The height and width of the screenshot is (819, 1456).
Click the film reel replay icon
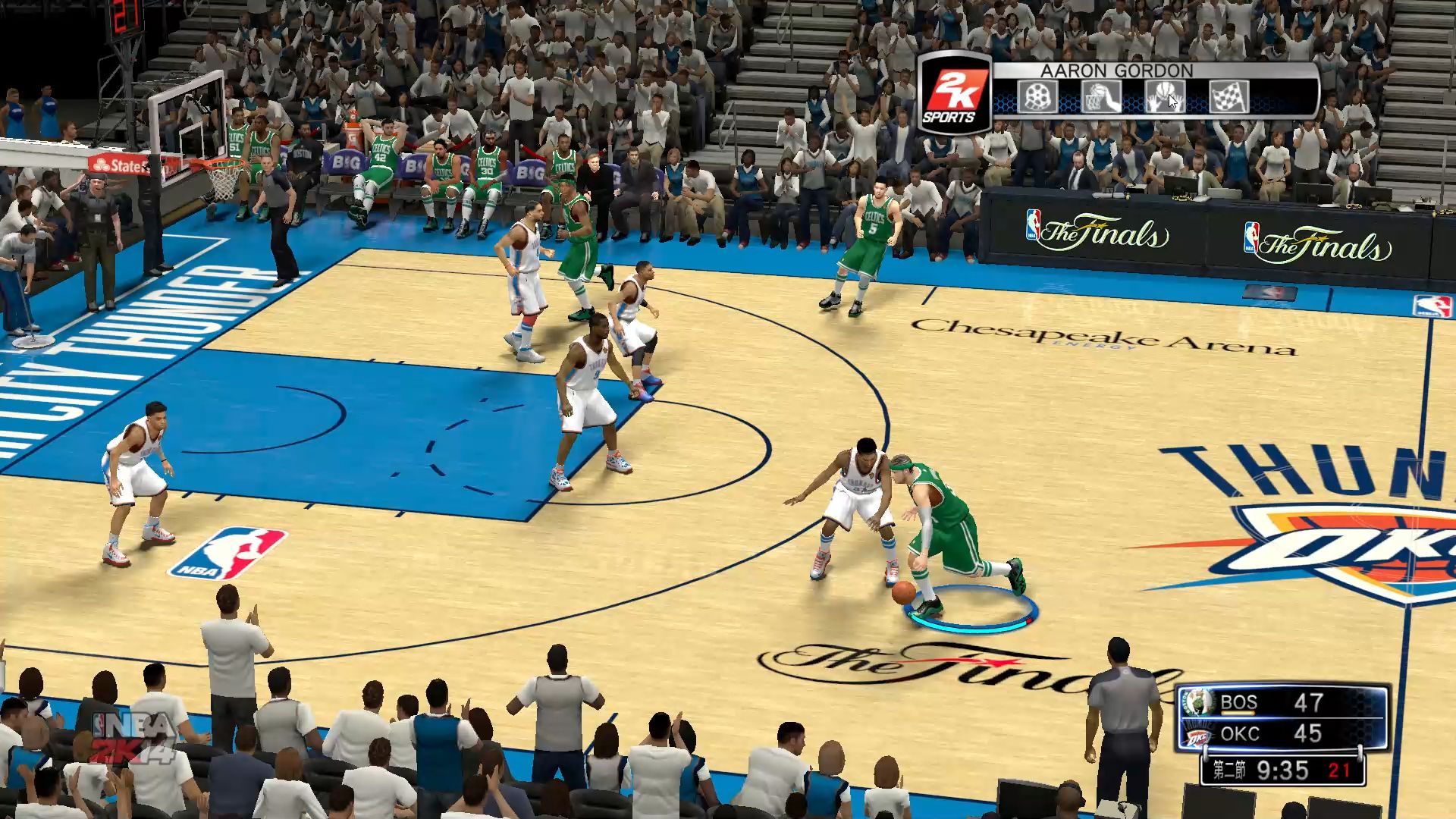(1037, 98)
